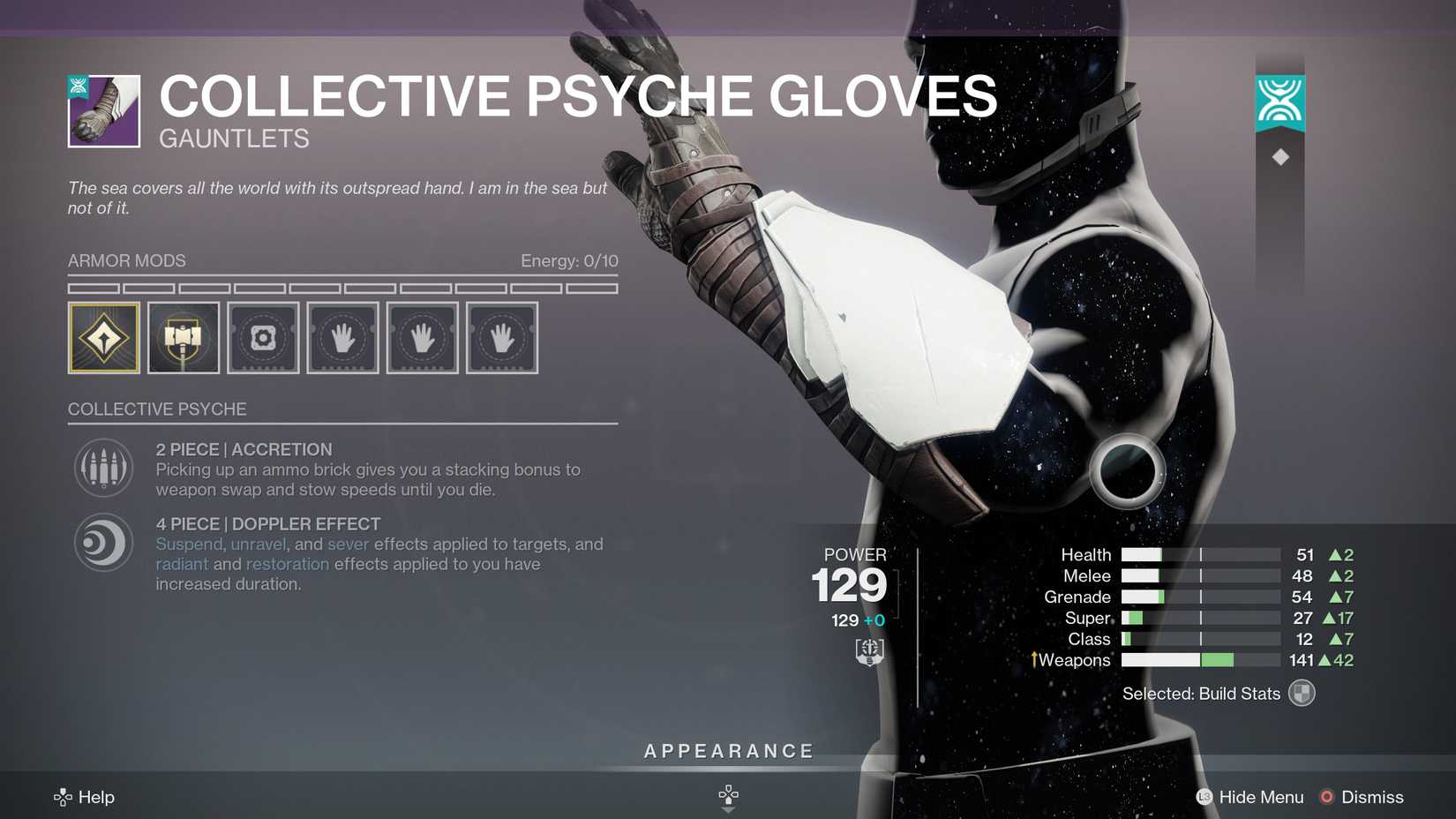Expand the Appearance section
Screen dimensions: 1456x819
[727, 751]
